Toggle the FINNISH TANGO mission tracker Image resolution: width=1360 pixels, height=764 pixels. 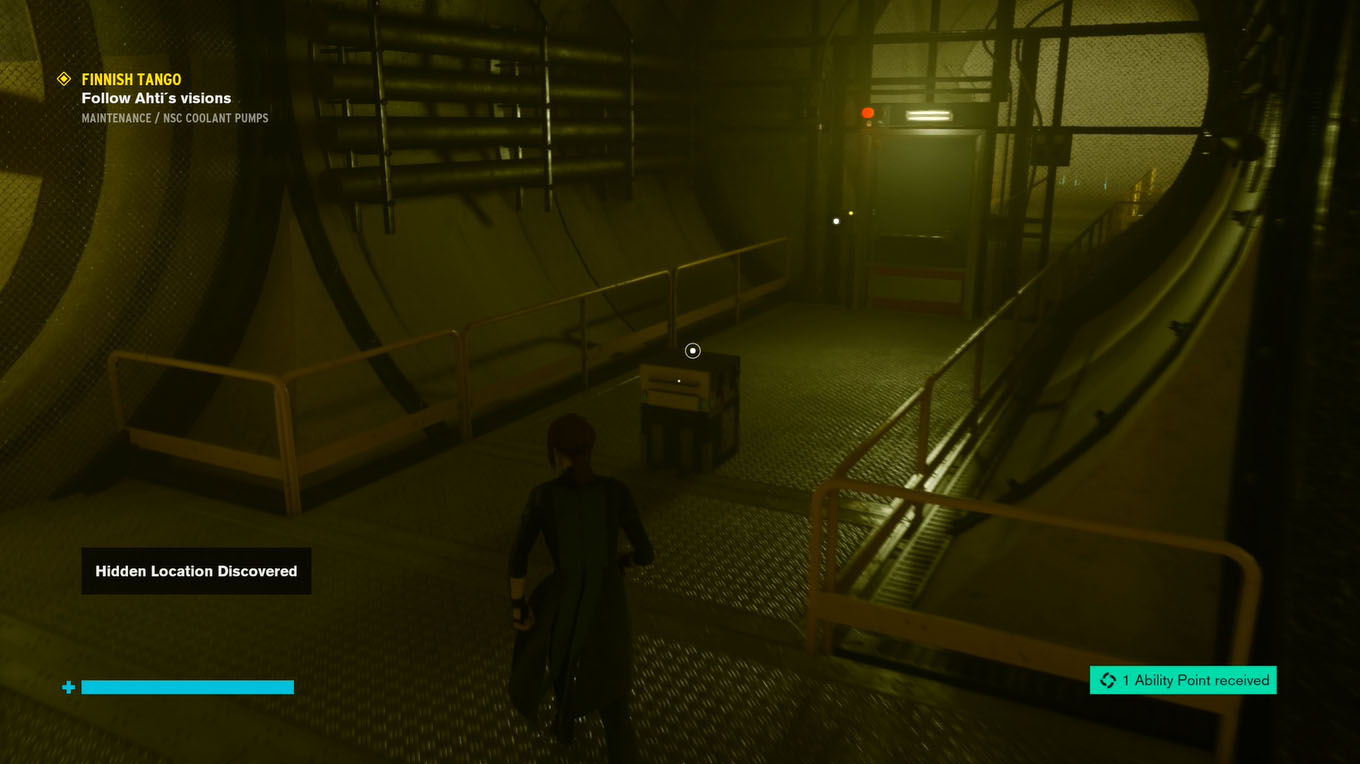131,79
